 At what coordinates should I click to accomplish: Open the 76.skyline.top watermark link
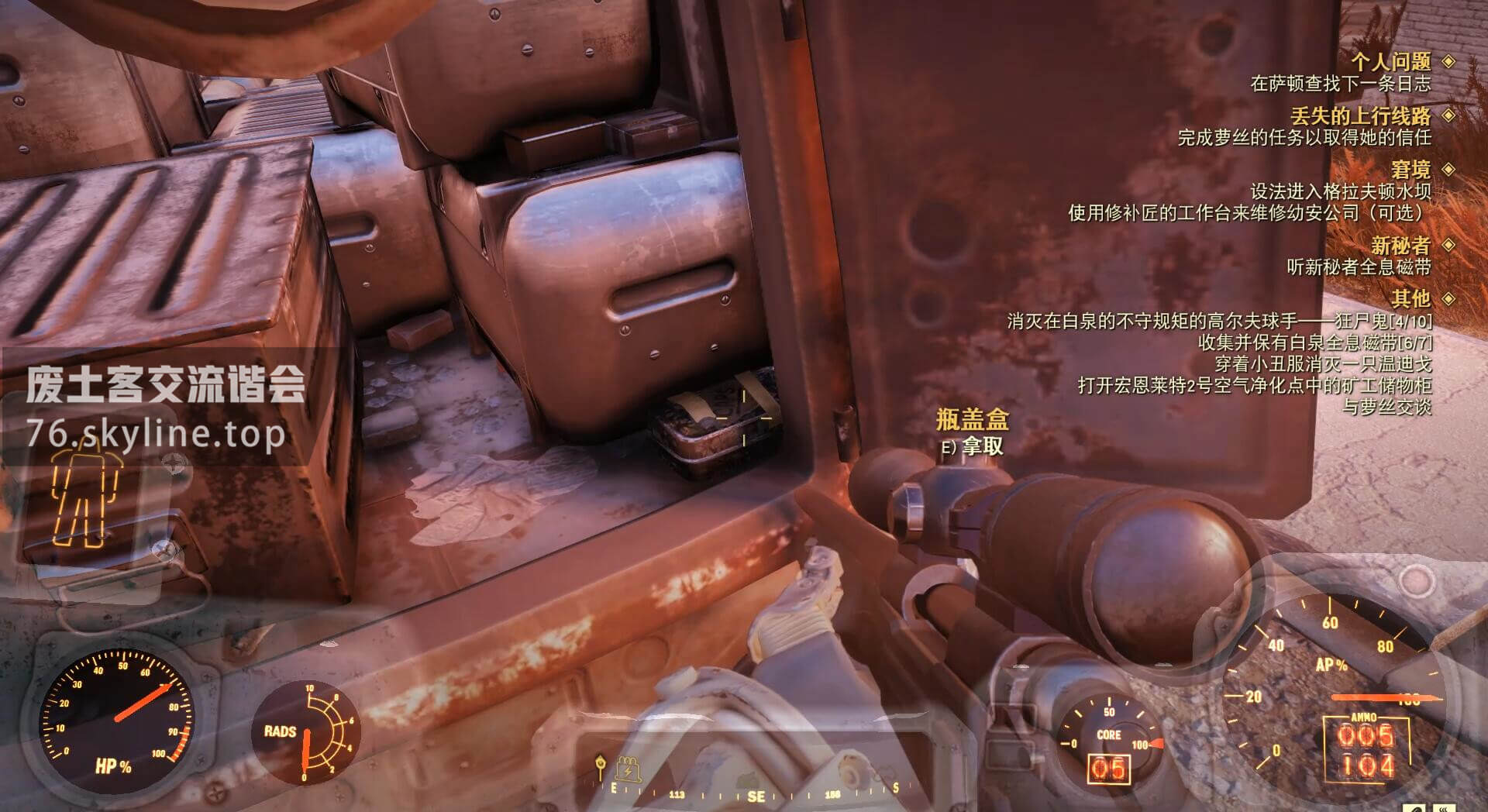pyautogui.click(x=156, y=435)
